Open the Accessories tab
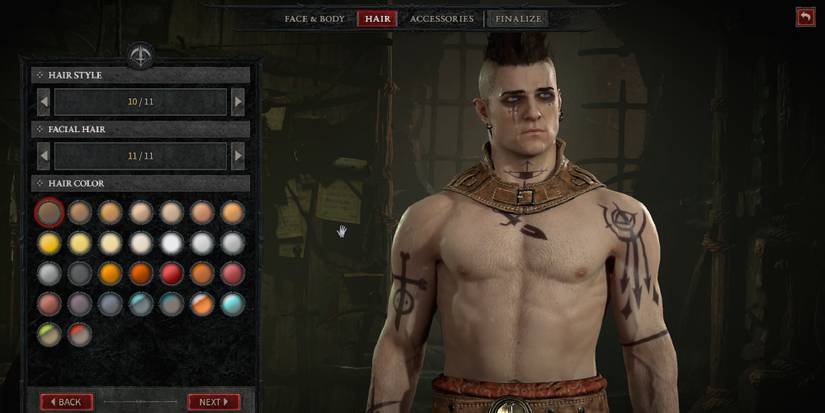This screenshot has height=413, width=825. (441, 19)
